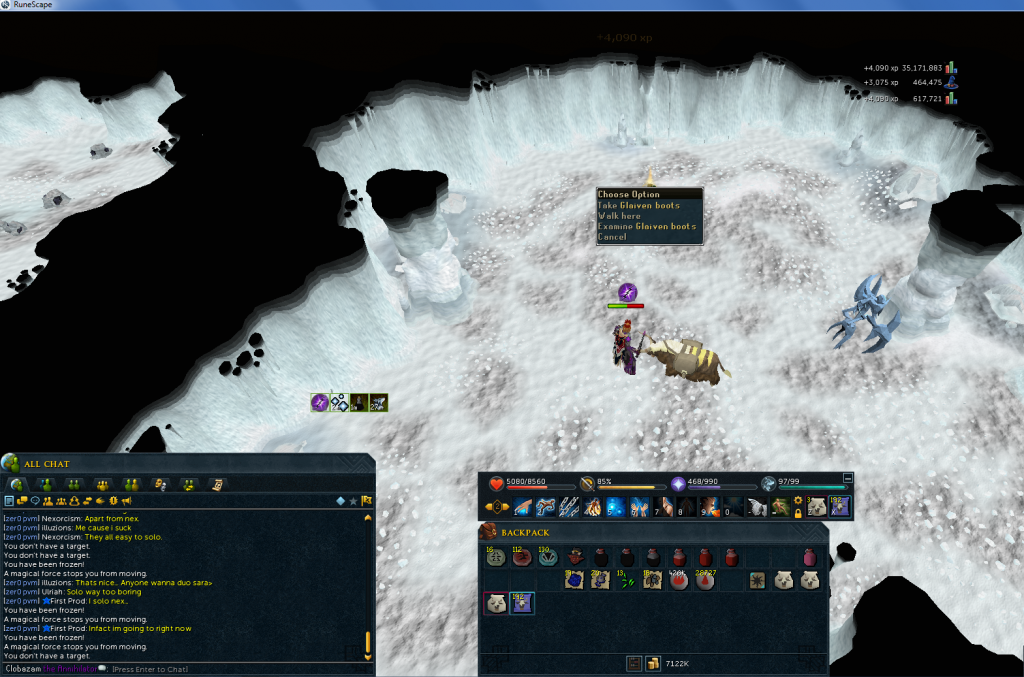The width and height of the screenshot is (1024, 677).
Task: Open action bar gear settings
Action: coord(797,500)
